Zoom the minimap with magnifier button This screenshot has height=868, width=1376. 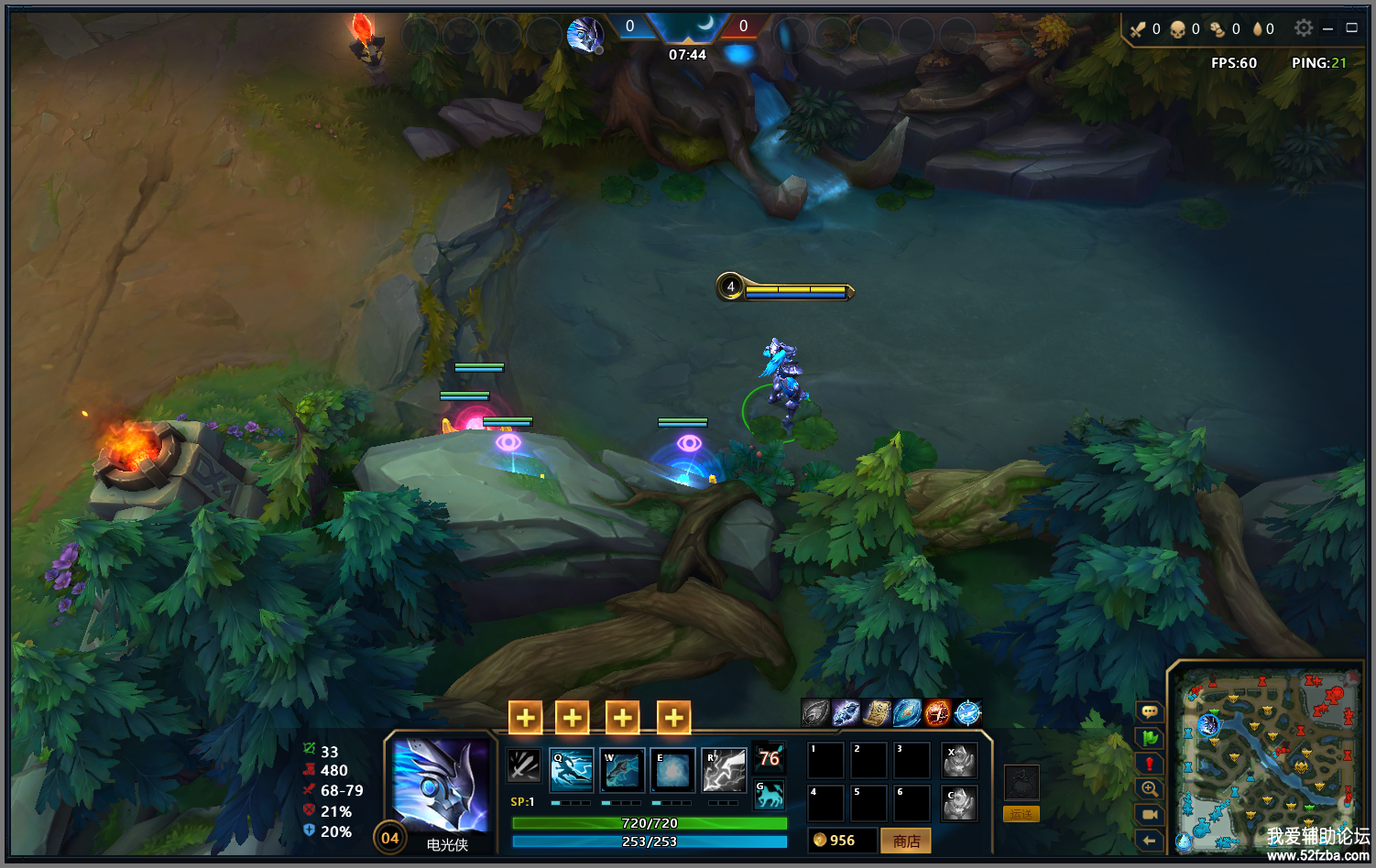[1150, 789]
